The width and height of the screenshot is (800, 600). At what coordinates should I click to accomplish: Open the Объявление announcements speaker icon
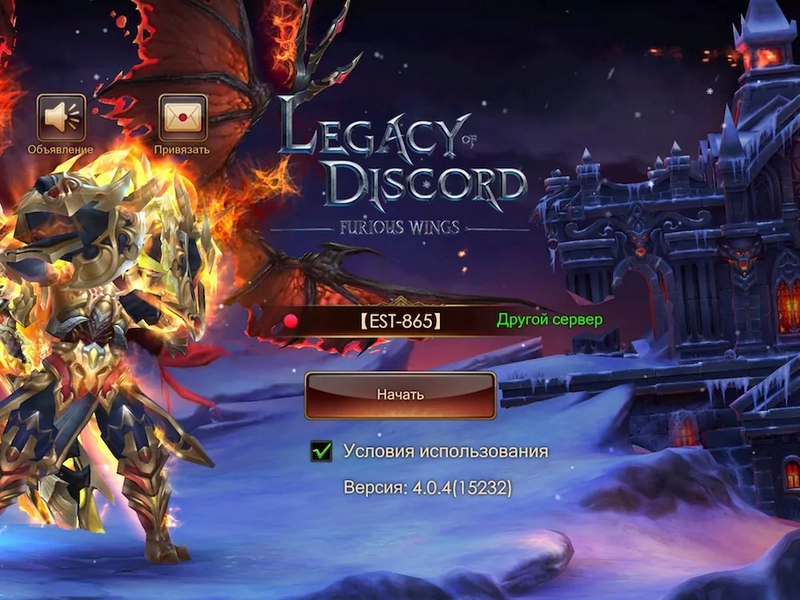[61, 118]
